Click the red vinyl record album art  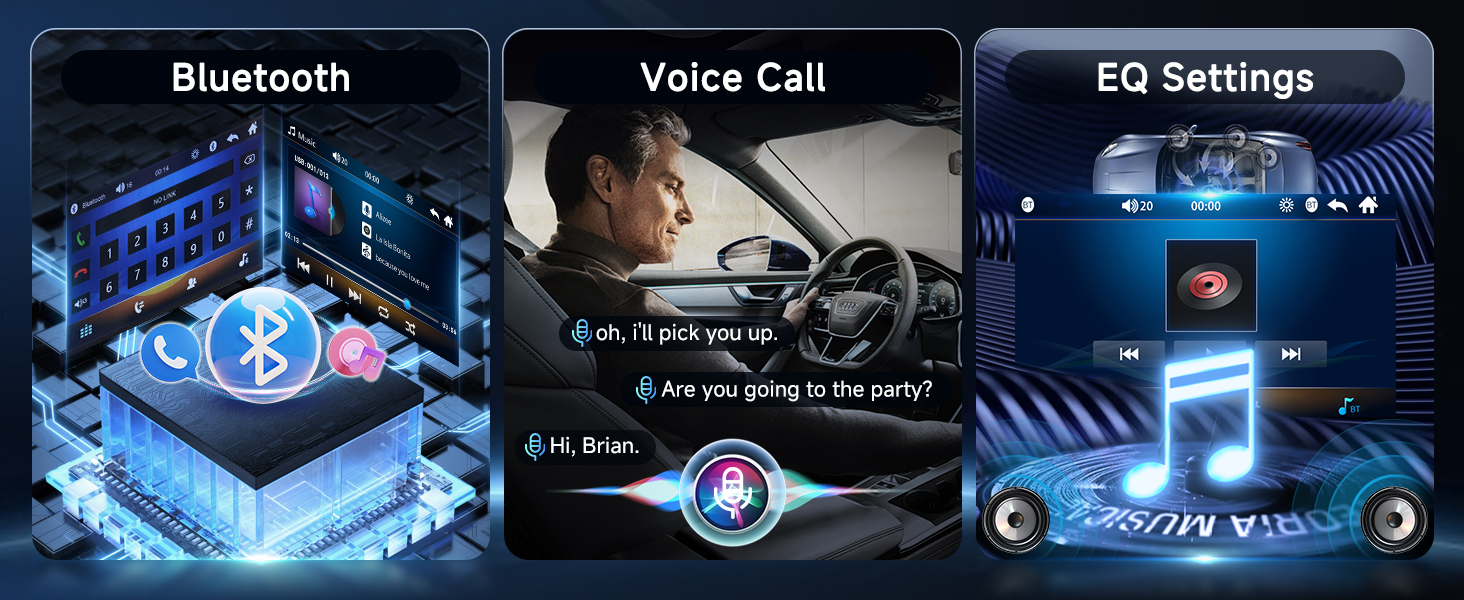1211,285
